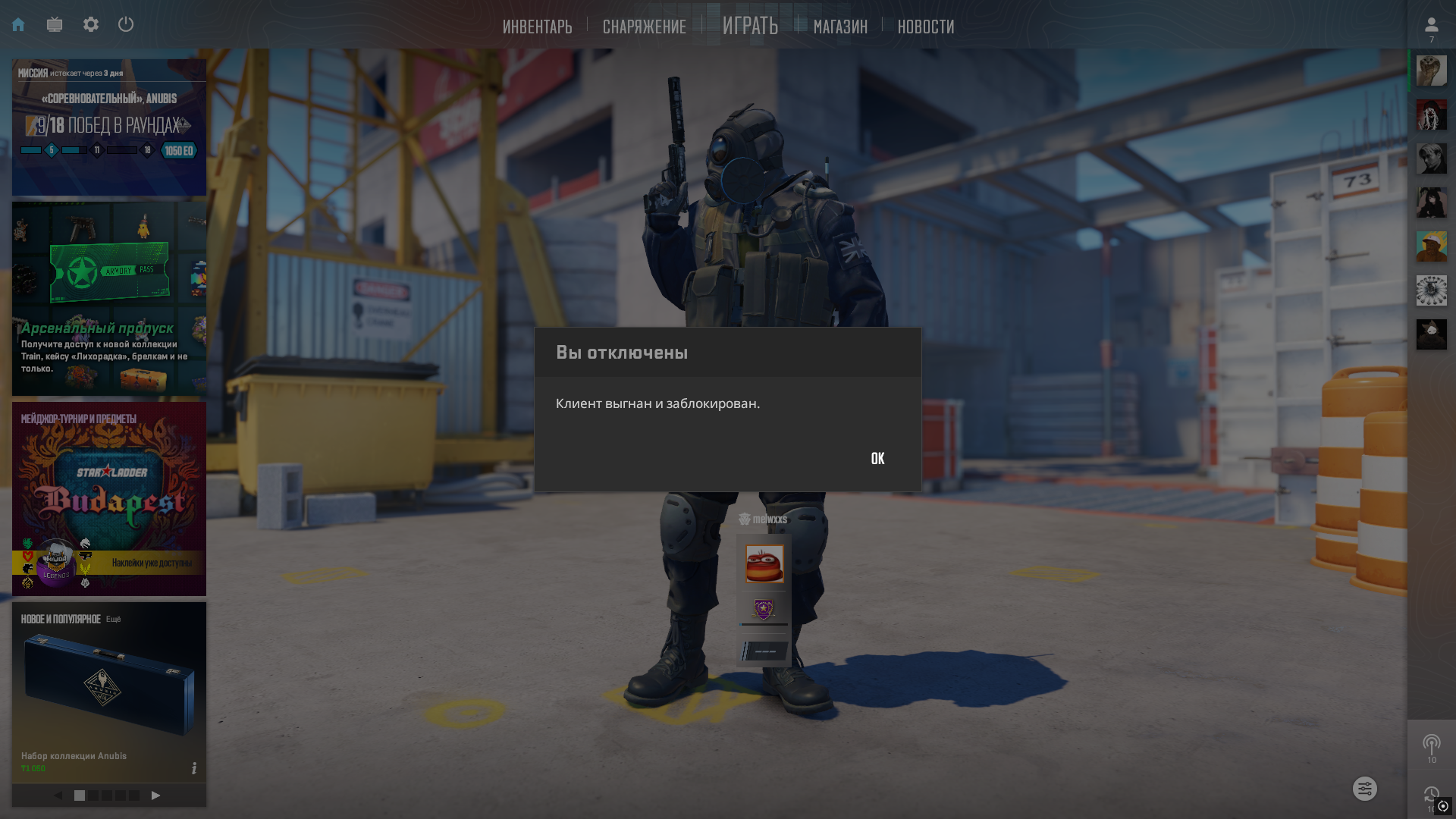Switch to the СНАРЯЖЕНИЕ tab
Viewport: 1456px width, 819px height.
644,27
